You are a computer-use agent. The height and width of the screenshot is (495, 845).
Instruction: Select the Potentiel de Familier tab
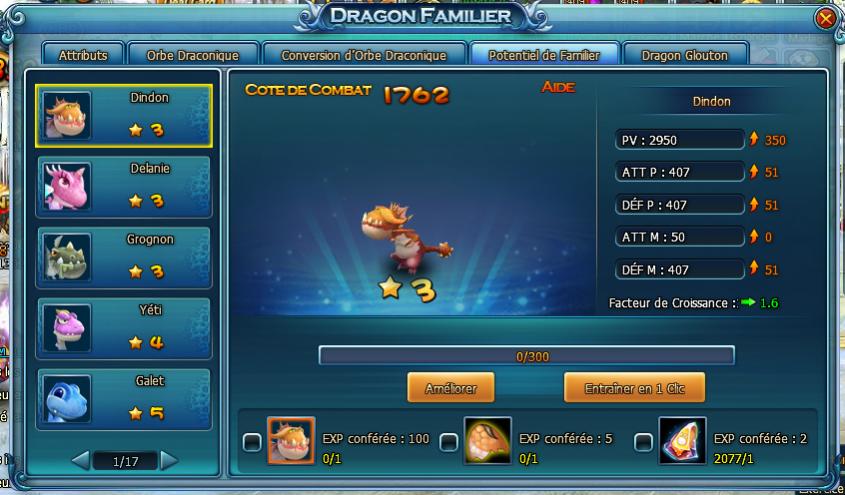tap(544, 55)
